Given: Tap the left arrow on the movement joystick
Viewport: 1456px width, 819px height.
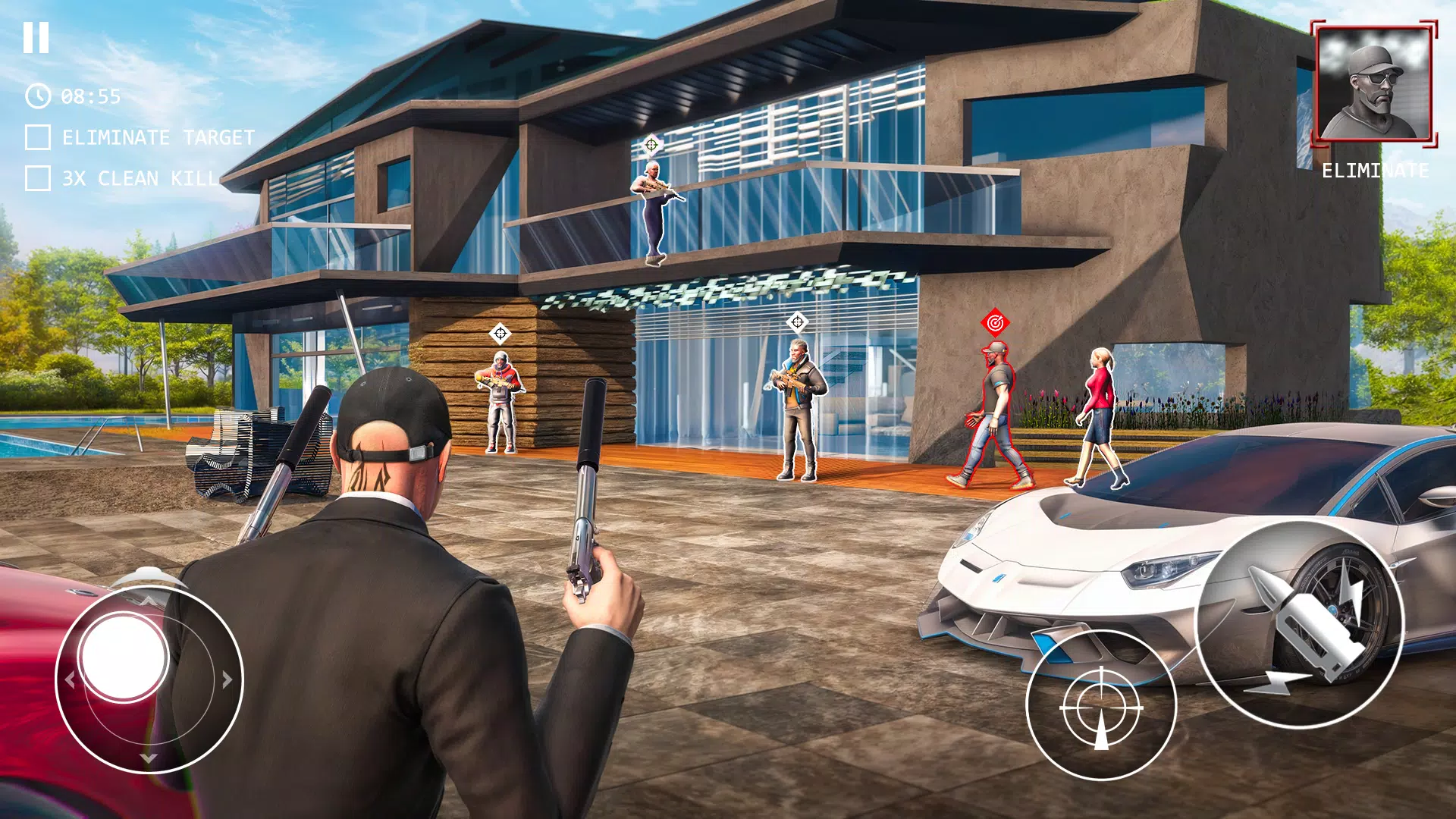Looking at the screenshot, I should click(x=71, y=679).
